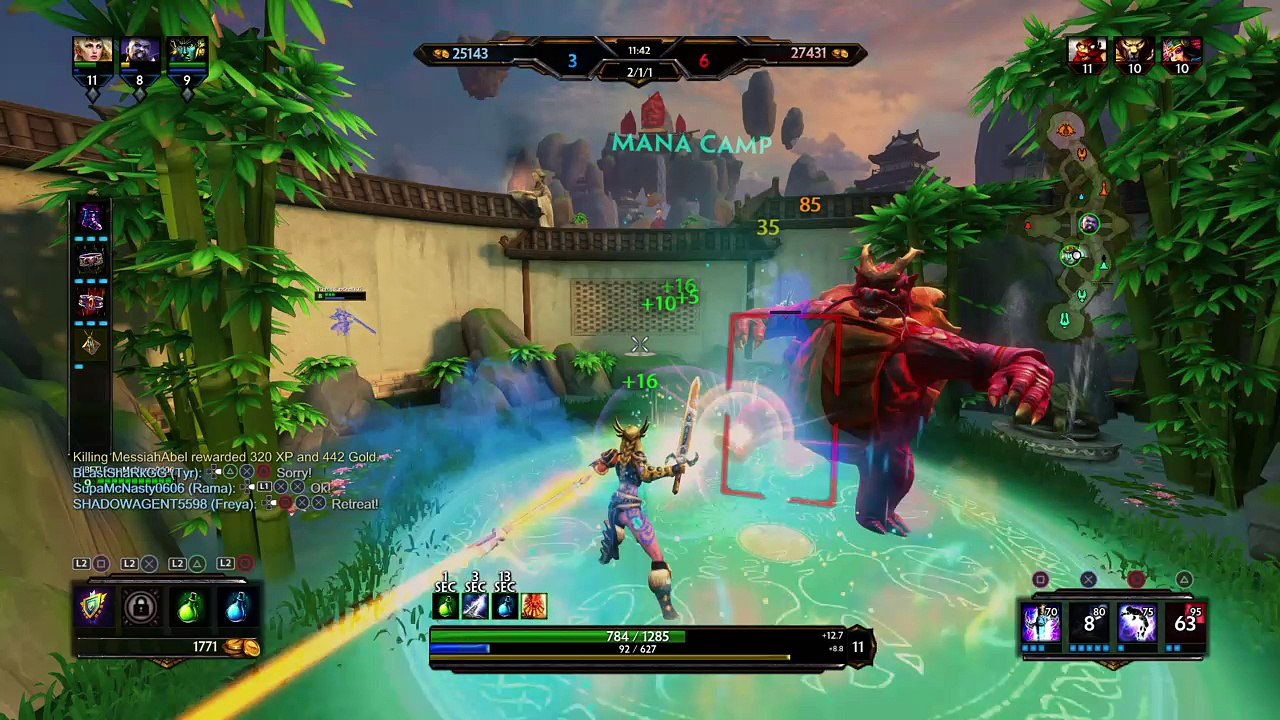Viewport: 1280px width, 720px height.
Task: Click the lightning buff icon above health bar
Action: coord(475,606)
